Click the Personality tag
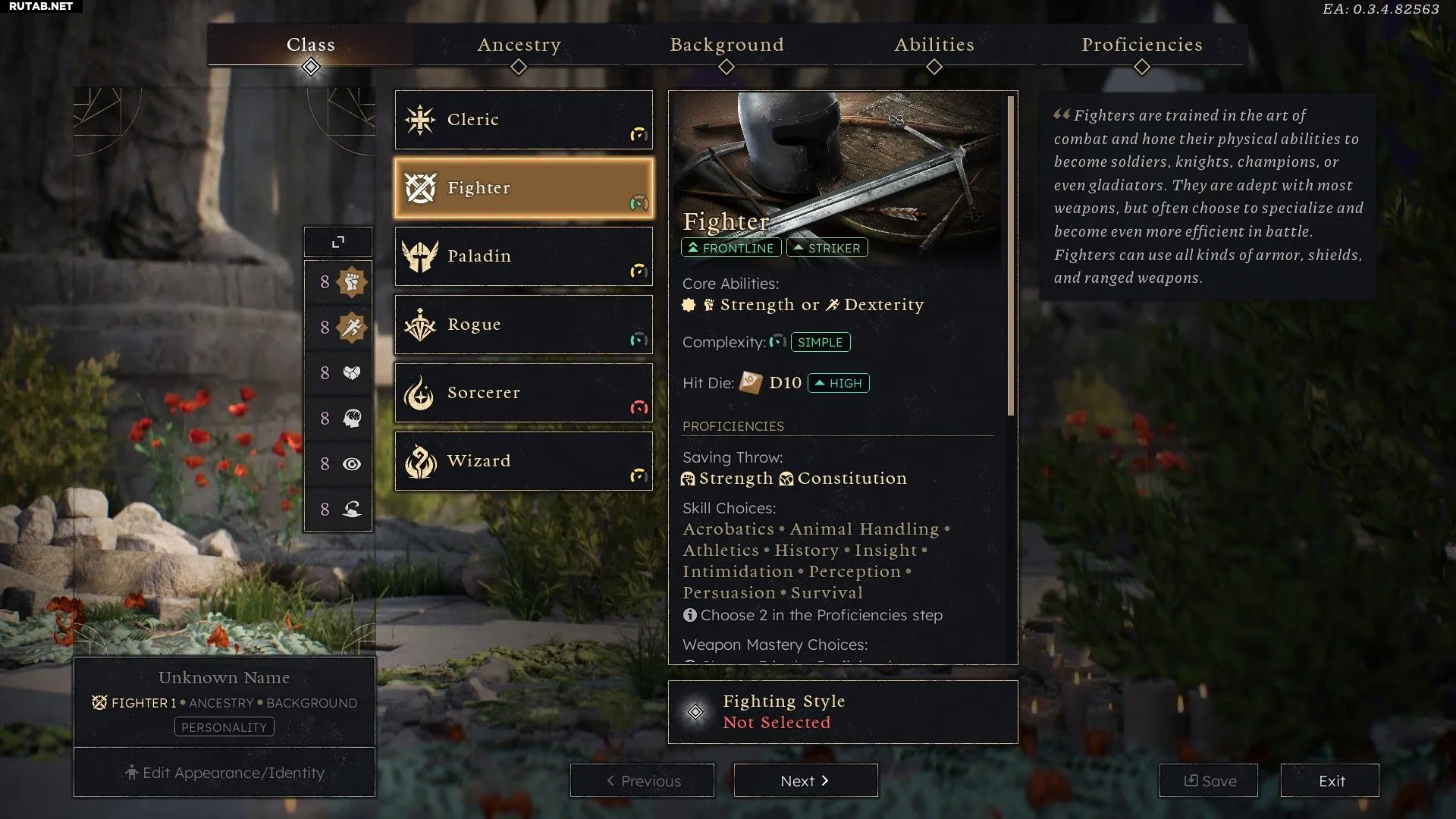 point(224,727)
